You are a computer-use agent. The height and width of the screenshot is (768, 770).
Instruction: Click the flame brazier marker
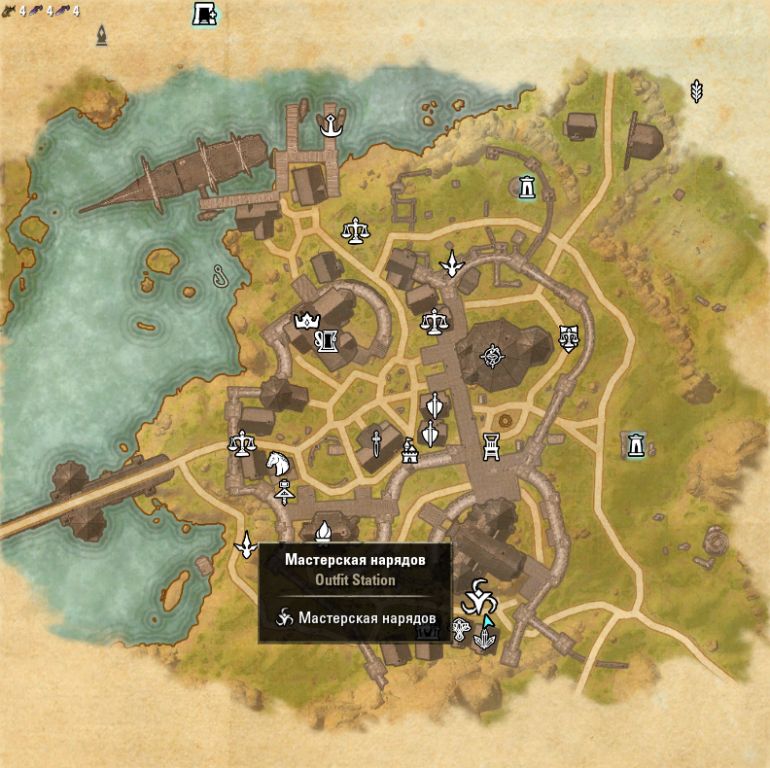pos(322,532)
